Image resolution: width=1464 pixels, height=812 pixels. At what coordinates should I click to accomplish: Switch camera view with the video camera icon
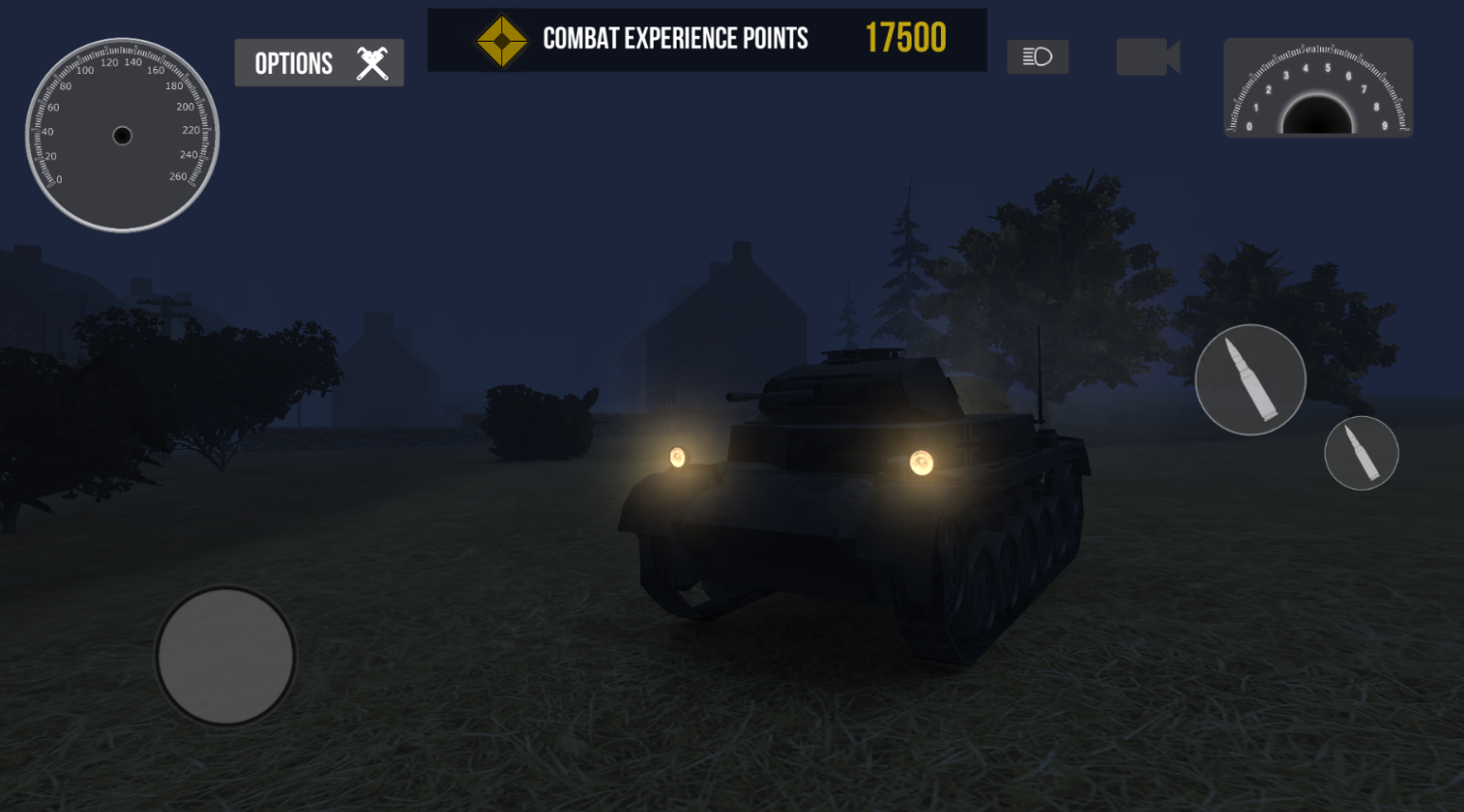tap(1148, 57)
